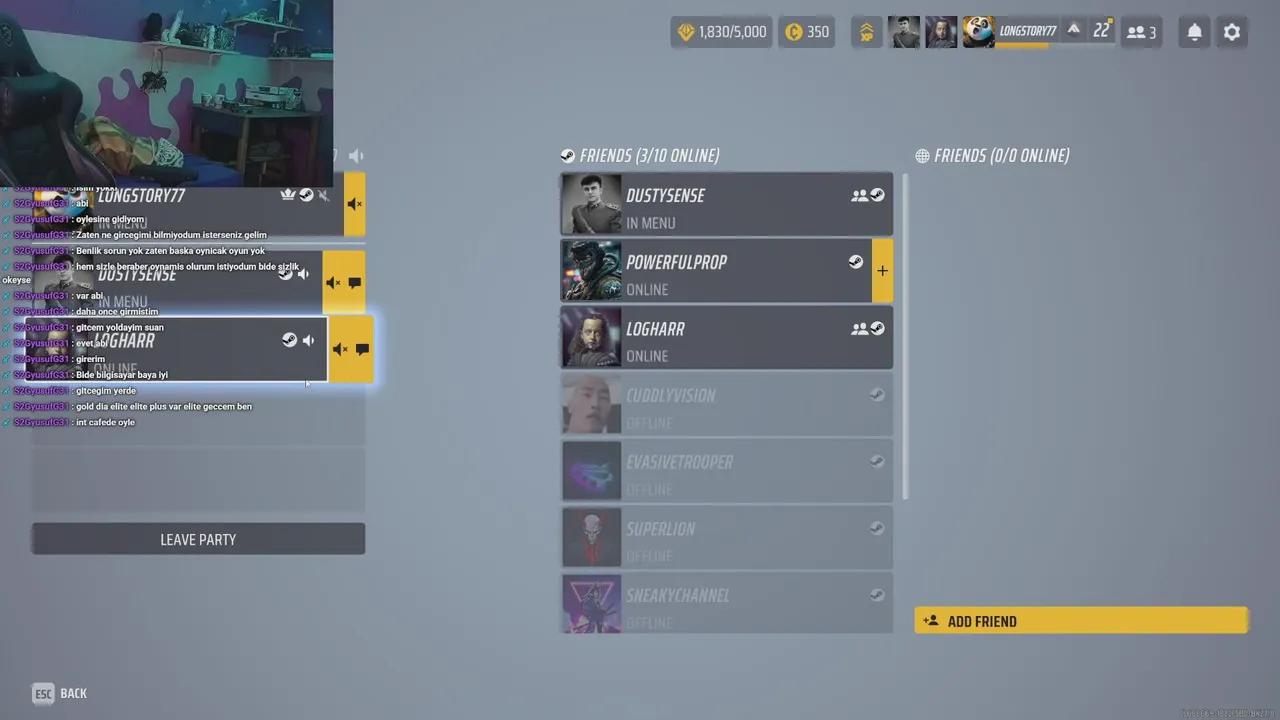Screen dimensions: 1280x720
Task: Click the social icon showing 3 friends online
Action: 1140,32
